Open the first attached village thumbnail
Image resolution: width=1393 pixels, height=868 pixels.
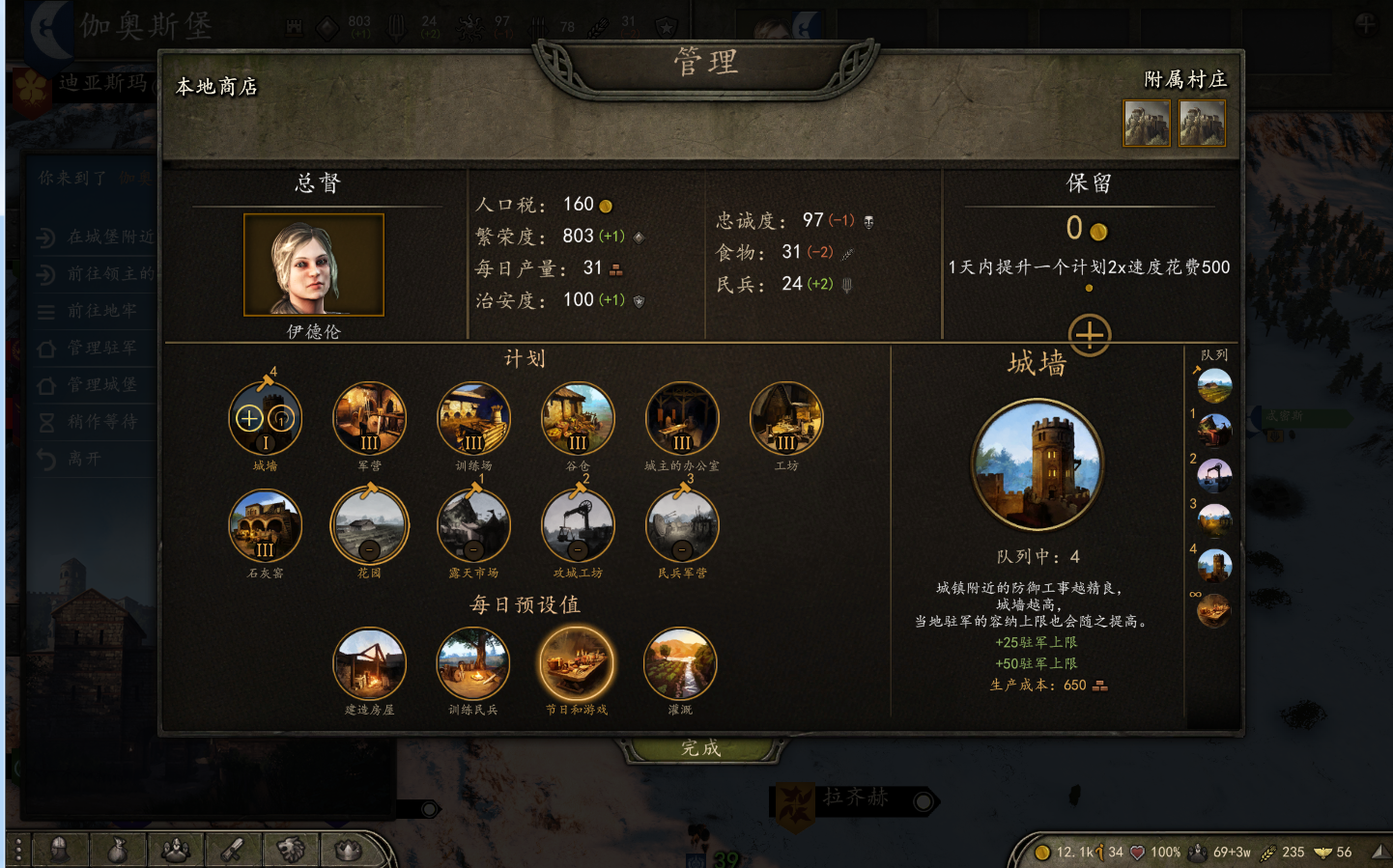click(1147, 124)
